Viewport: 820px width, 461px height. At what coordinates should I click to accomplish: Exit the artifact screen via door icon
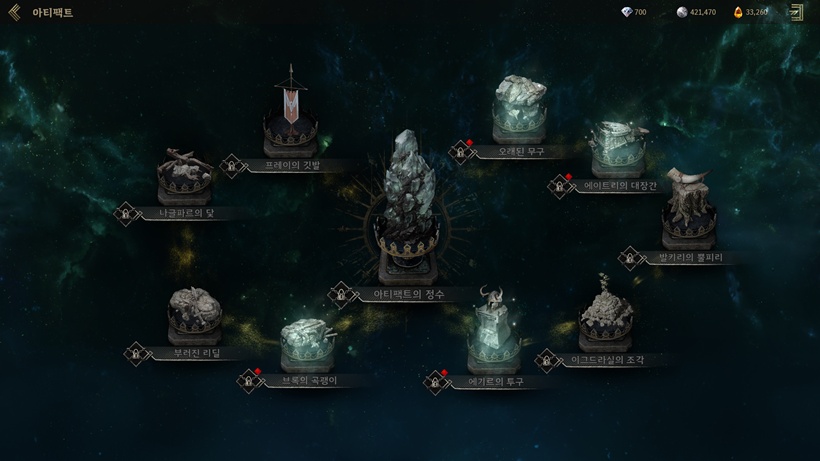click(795, 12)
